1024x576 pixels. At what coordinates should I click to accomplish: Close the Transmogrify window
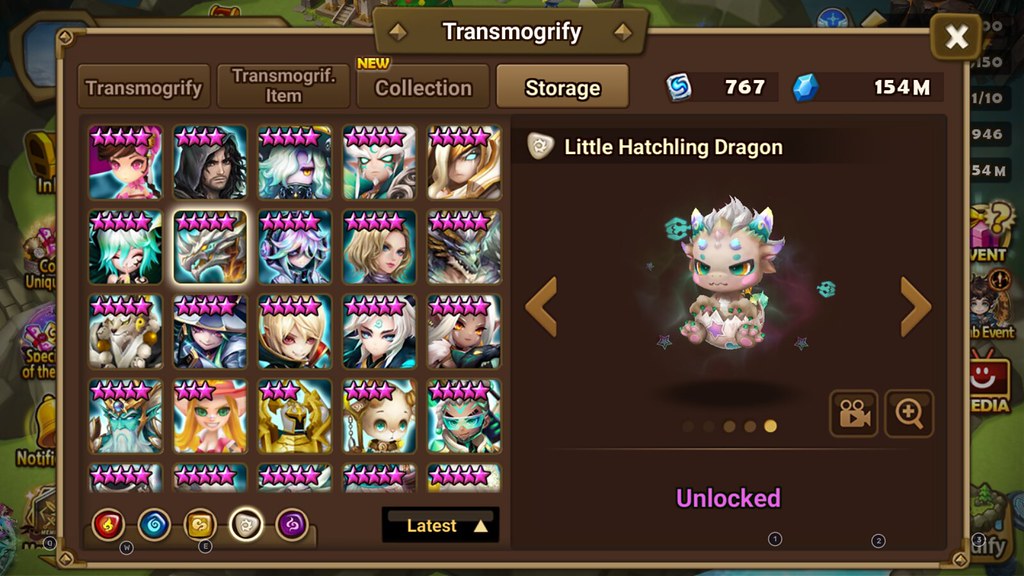click(x=956, y=38)
